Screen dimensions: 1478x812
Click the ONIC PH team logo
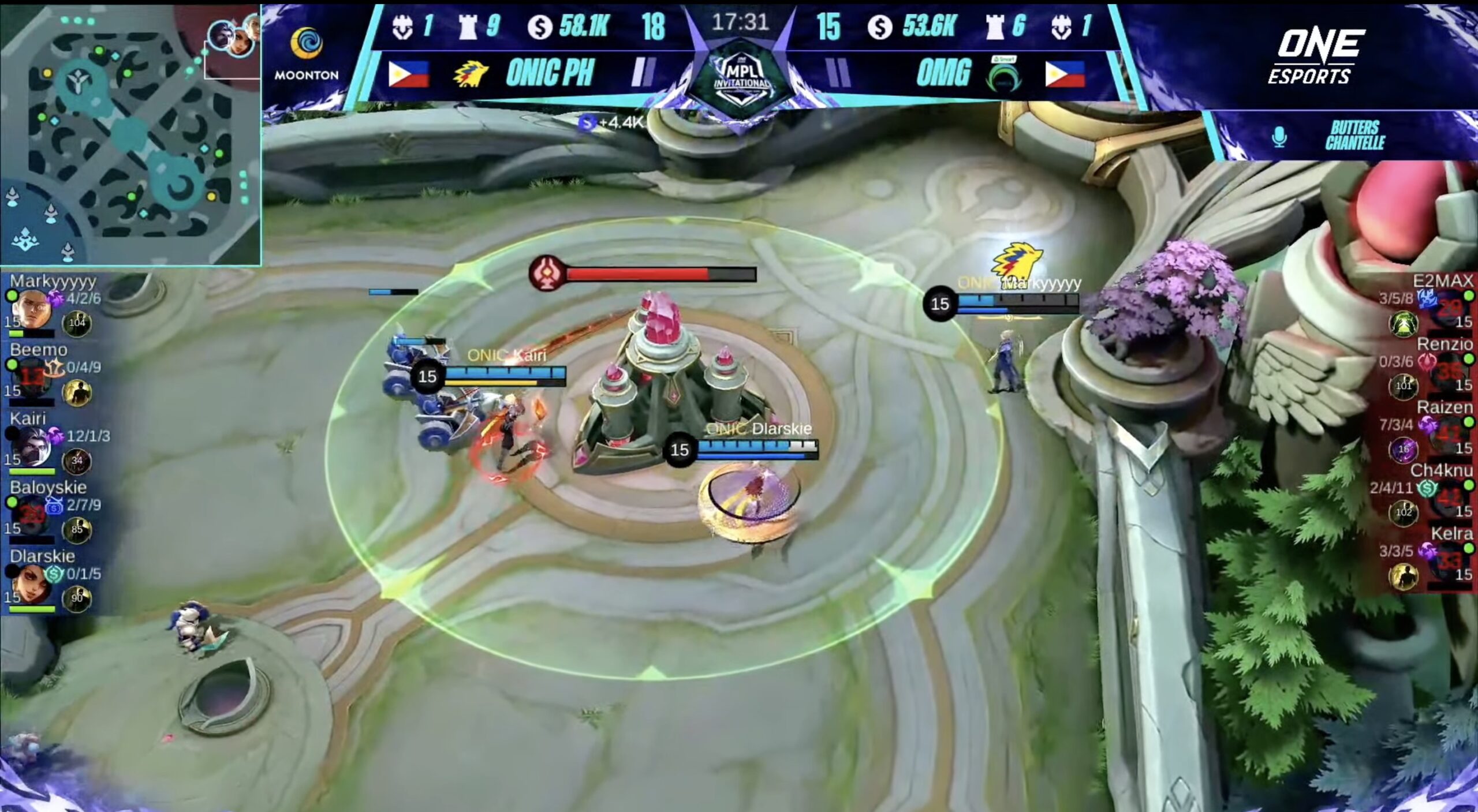pyautogui.click(x=471, y=74)
